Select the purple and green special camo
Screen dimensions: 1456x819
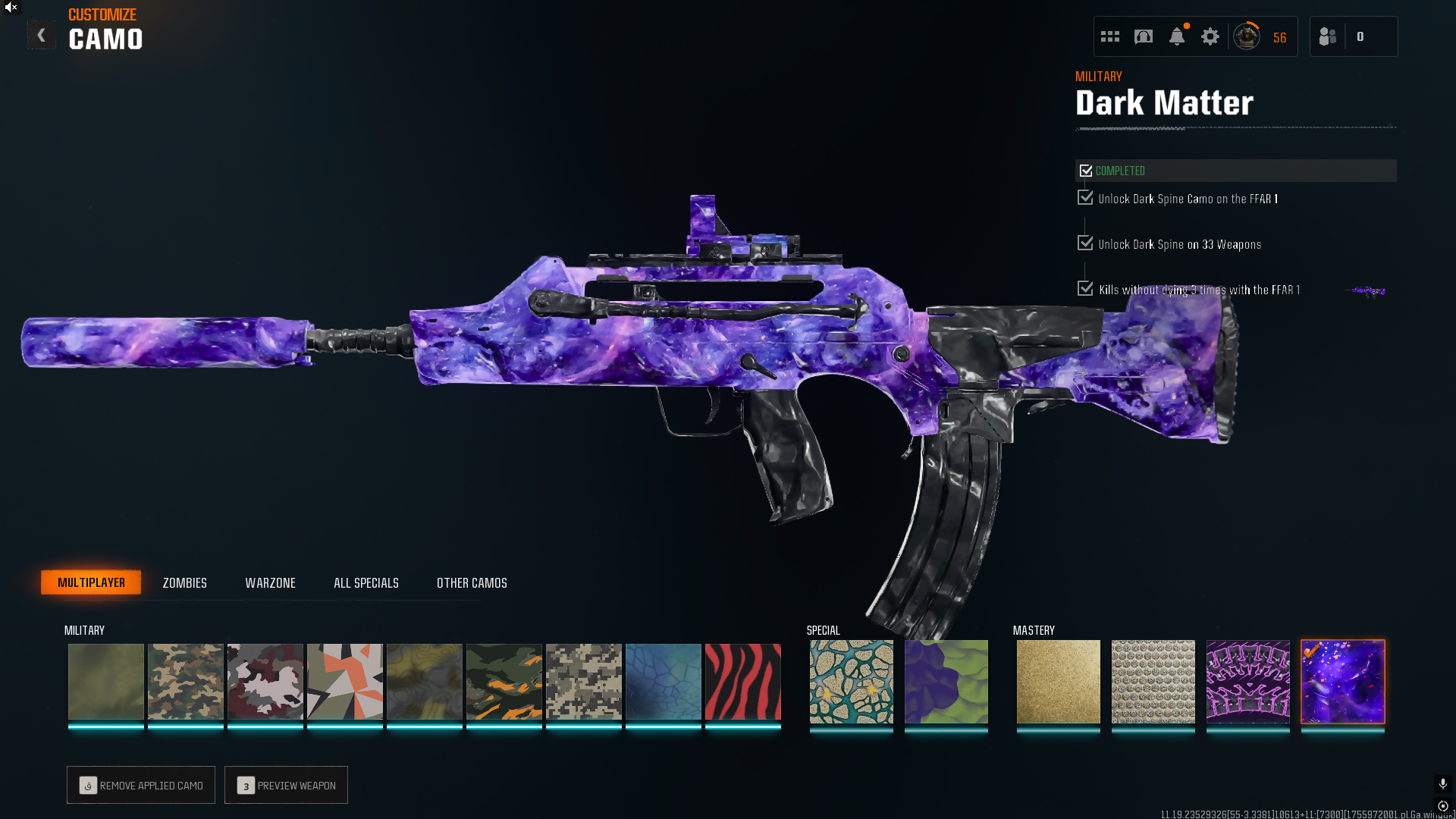946,682
